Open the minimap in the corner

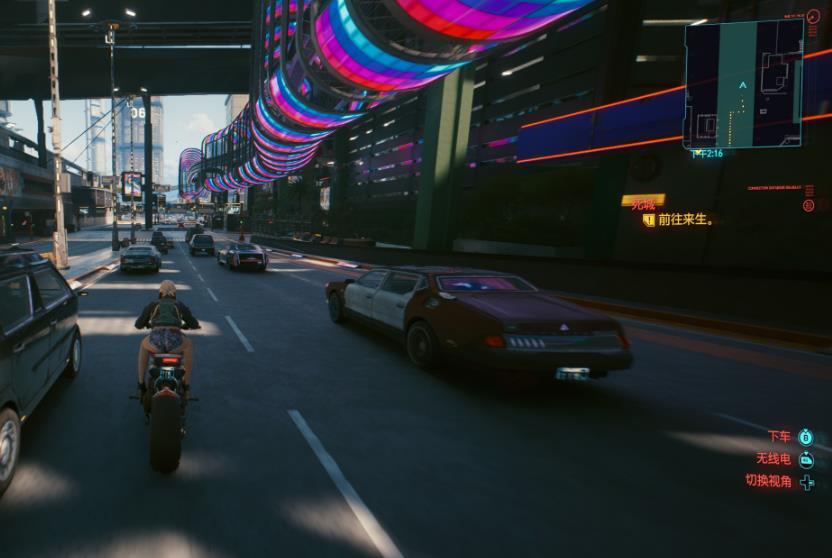coord(743,84)
